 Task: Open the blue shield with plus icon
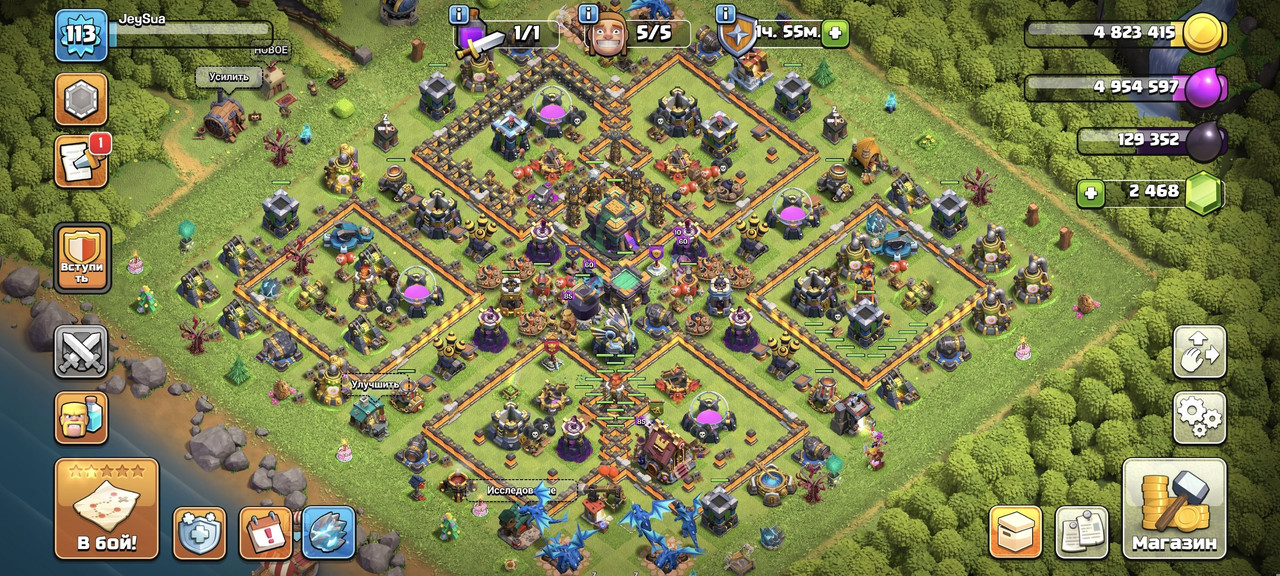click(199, 532)
